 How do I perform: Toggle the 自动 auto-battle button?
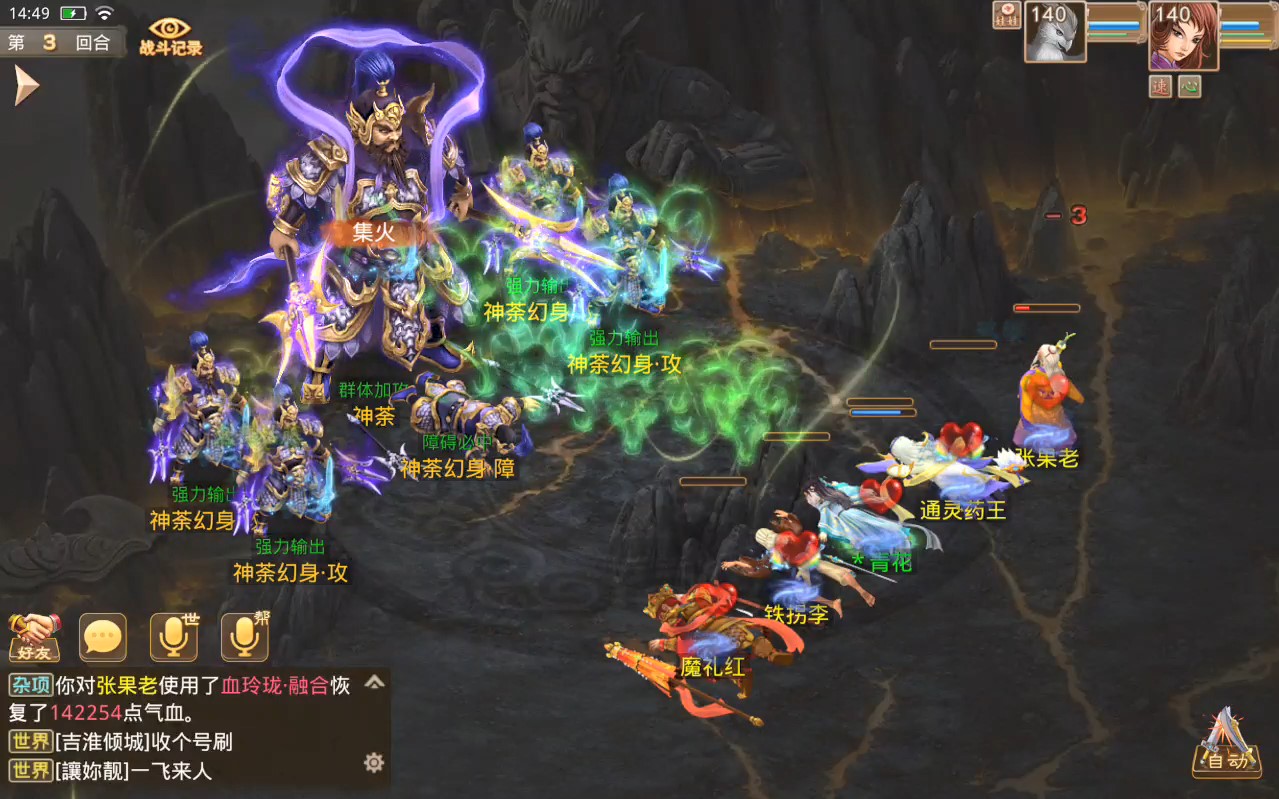[1225, 745]
